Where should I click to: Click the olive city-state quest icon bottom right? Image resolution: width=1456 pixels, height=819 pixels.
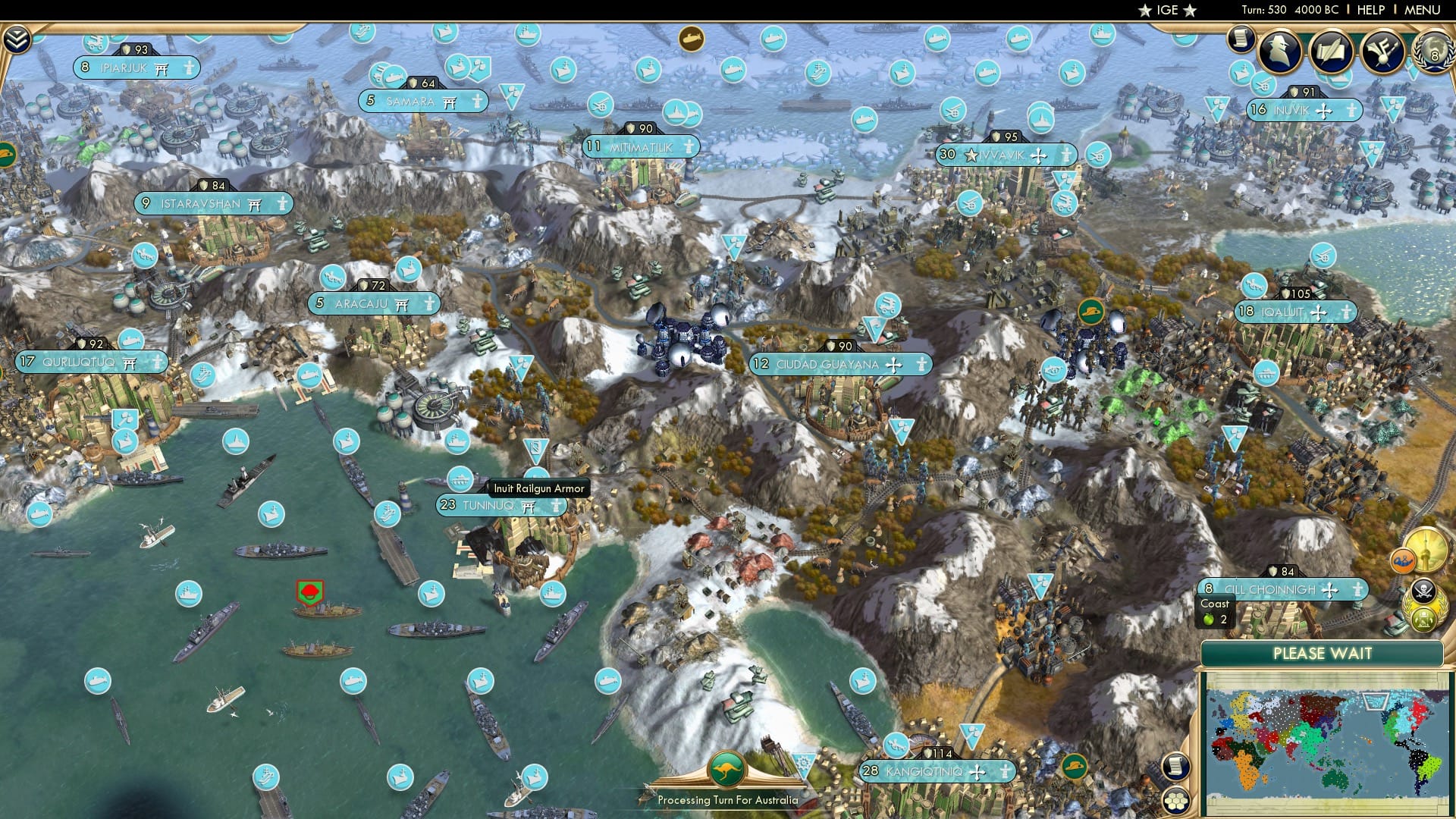(1423, 620)
